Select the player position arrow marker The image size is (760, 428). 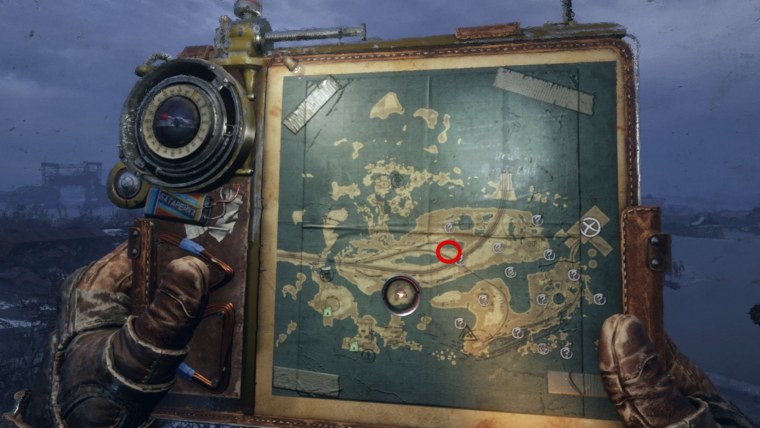tap(401, 295)
